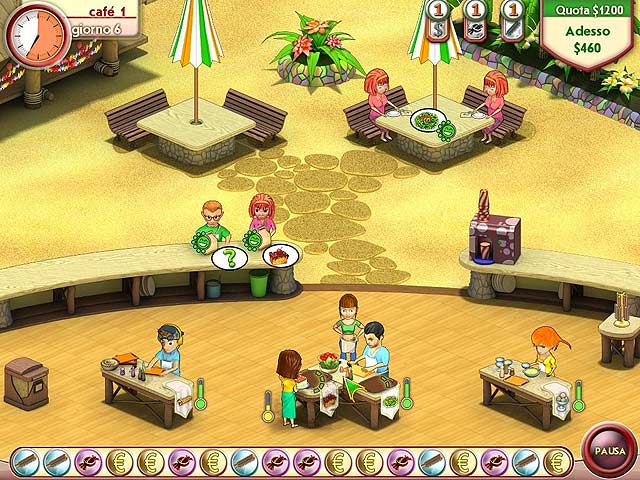The width and height of the screenshot is (640, 480).
Task: Select the salad plate order bubble
Action: [x=425, y=121]
